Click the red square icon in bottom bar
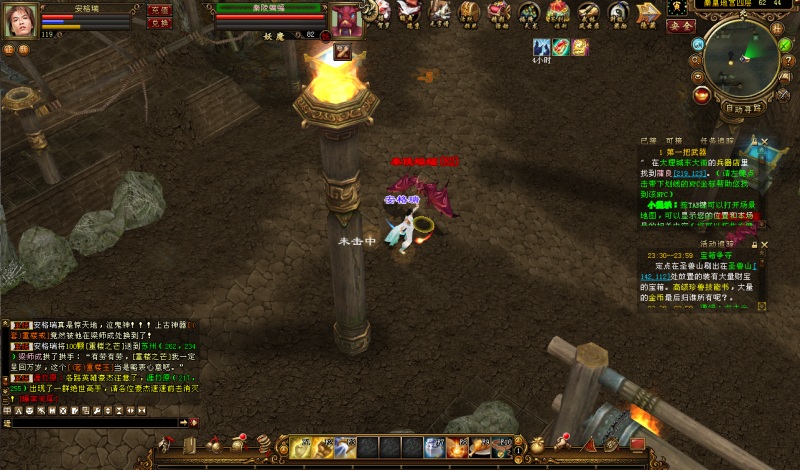The width and height of the screenshot is (800, 470). click(x=638, y=444)
